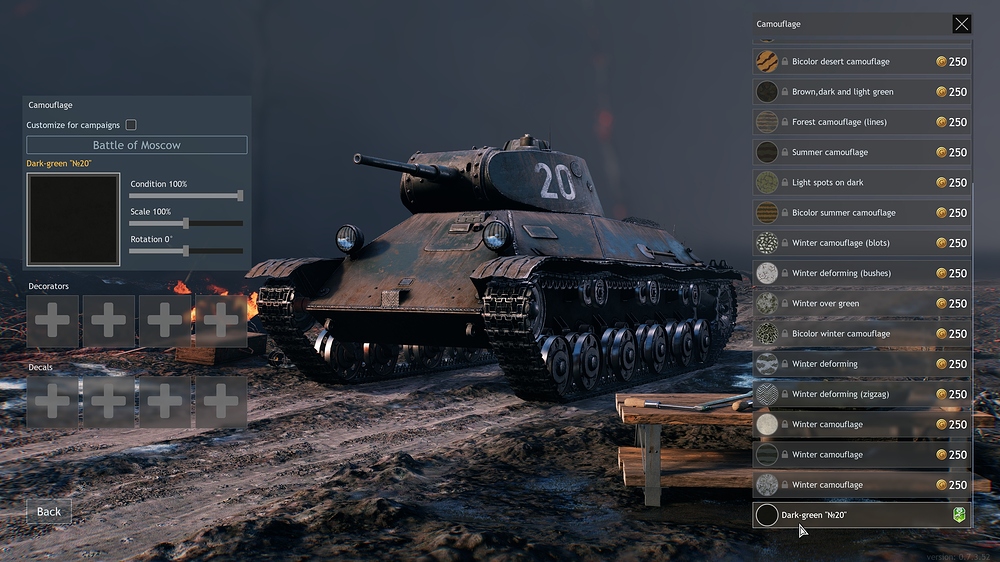The height and width of the screenshot is (562, 1000).
Task: Click the Condition slider
Action: point(186,196)
